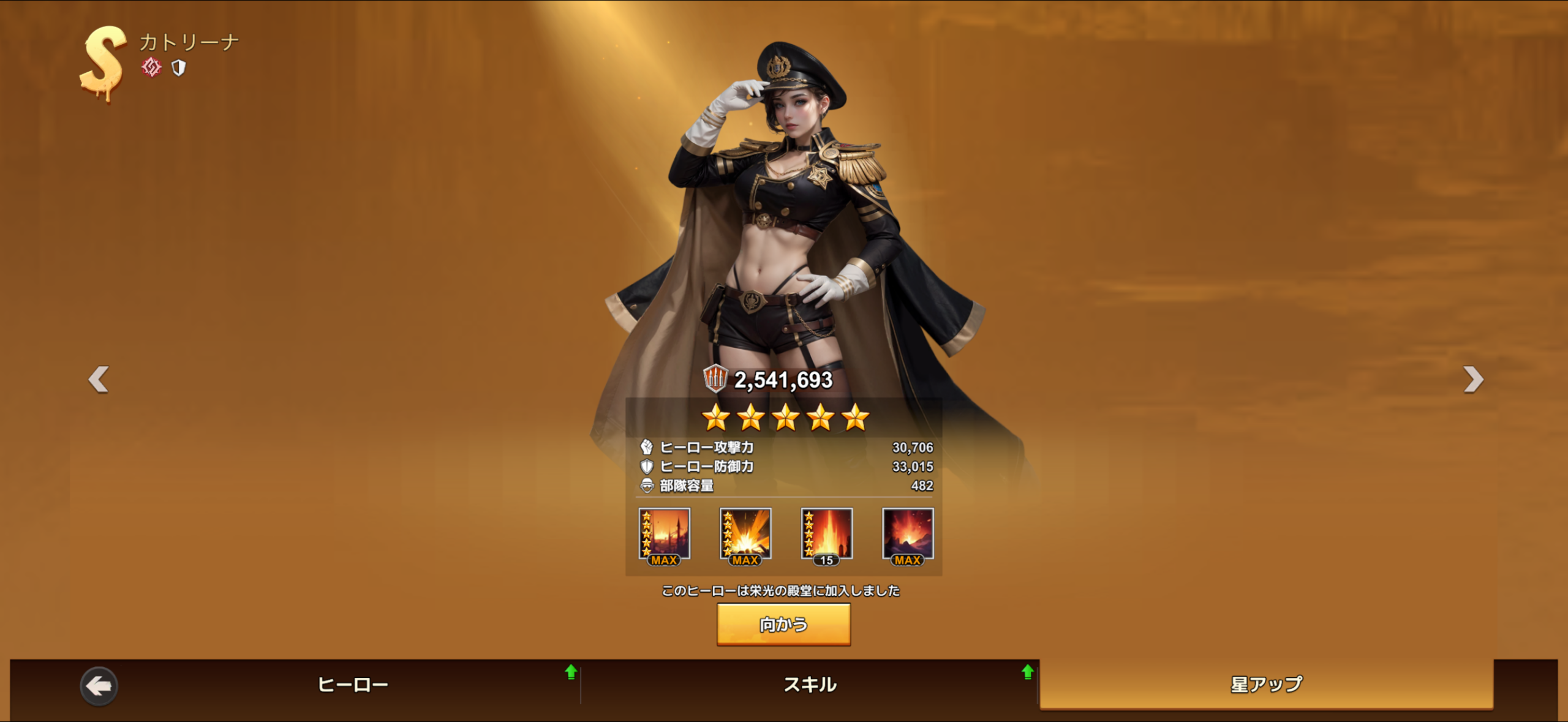Select the explosion burst skill icon
The height and width of the screenshot is (722, 1568).
click(x=745, y=535)
